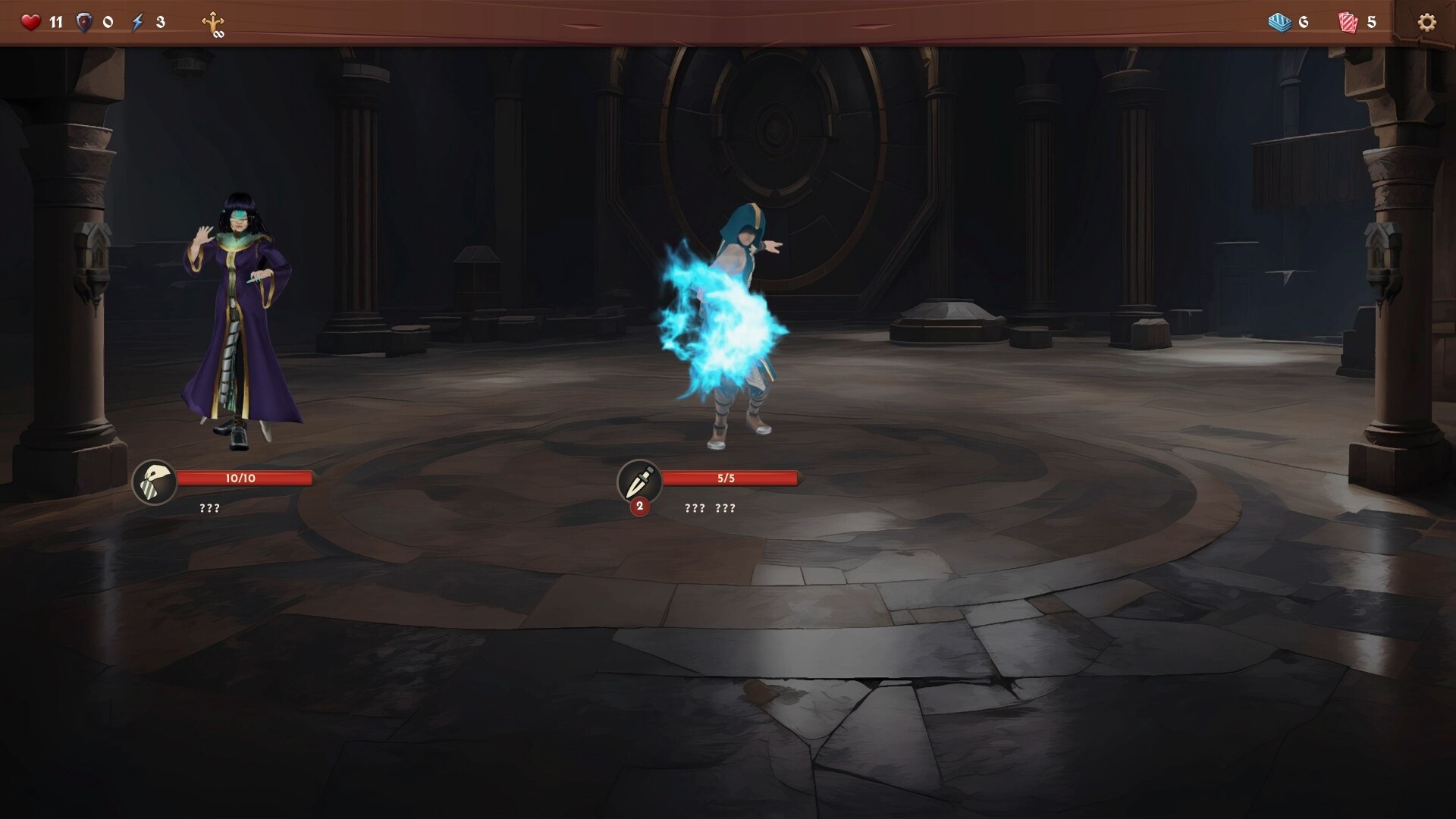The height and width of the screenshot is (819, 1456).
Task: Click the red badge showing attack value 2
Action: coord(639,506)
